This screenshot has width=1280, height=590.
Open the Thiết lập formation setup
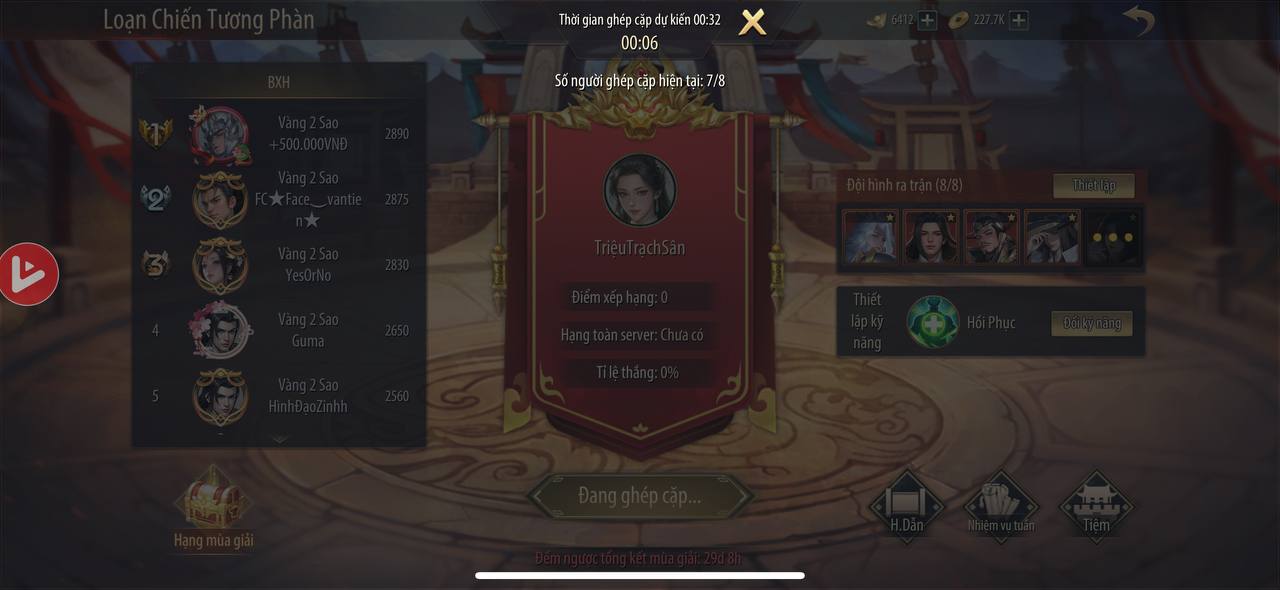(1093, 185)
